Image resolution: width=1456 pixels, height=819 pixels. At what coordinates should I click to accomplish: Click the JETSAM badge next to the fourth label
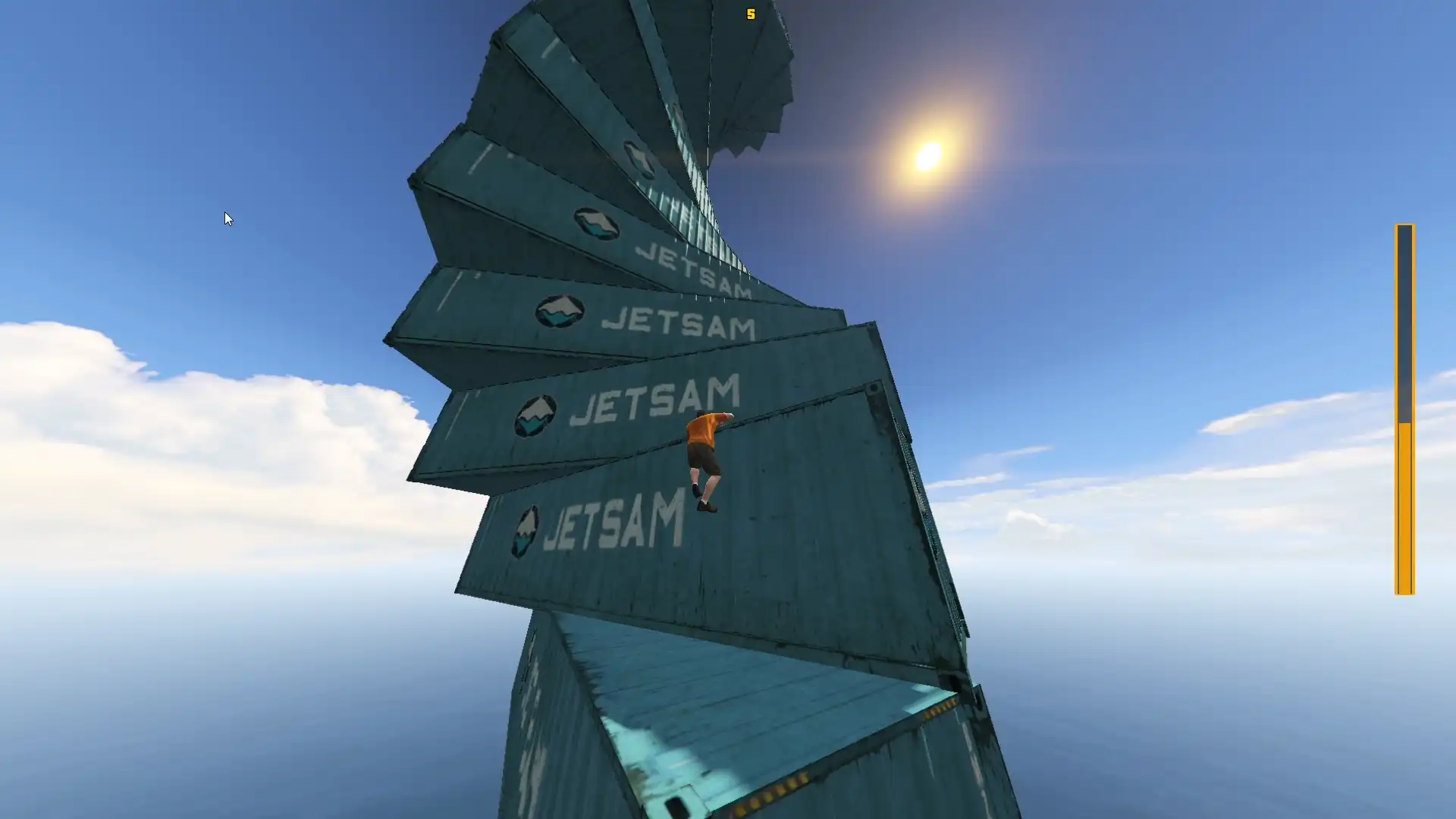(535, 413)
